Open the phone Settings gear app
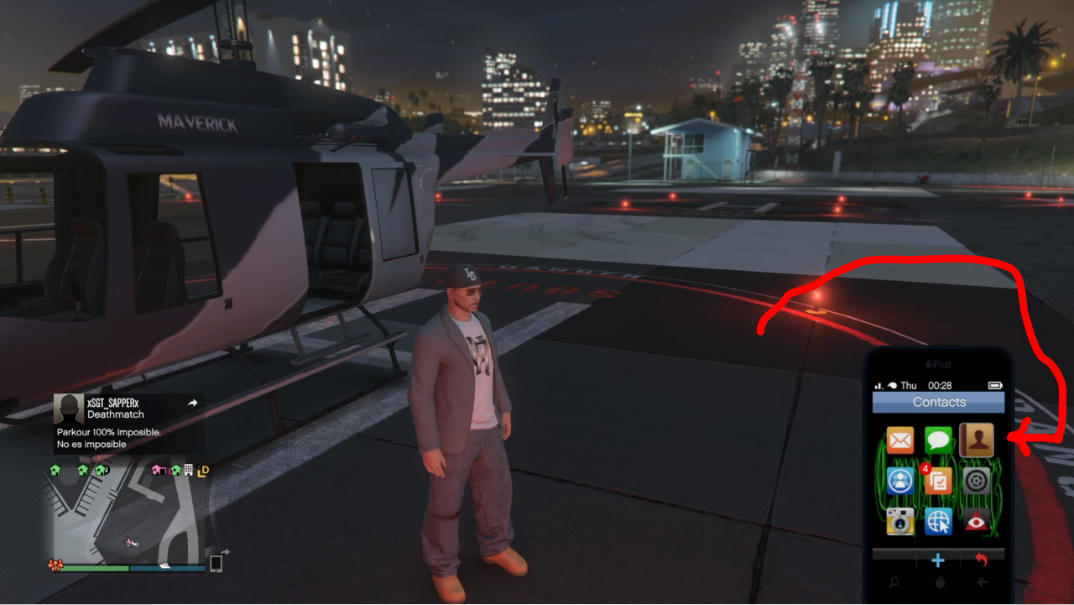 976,481
